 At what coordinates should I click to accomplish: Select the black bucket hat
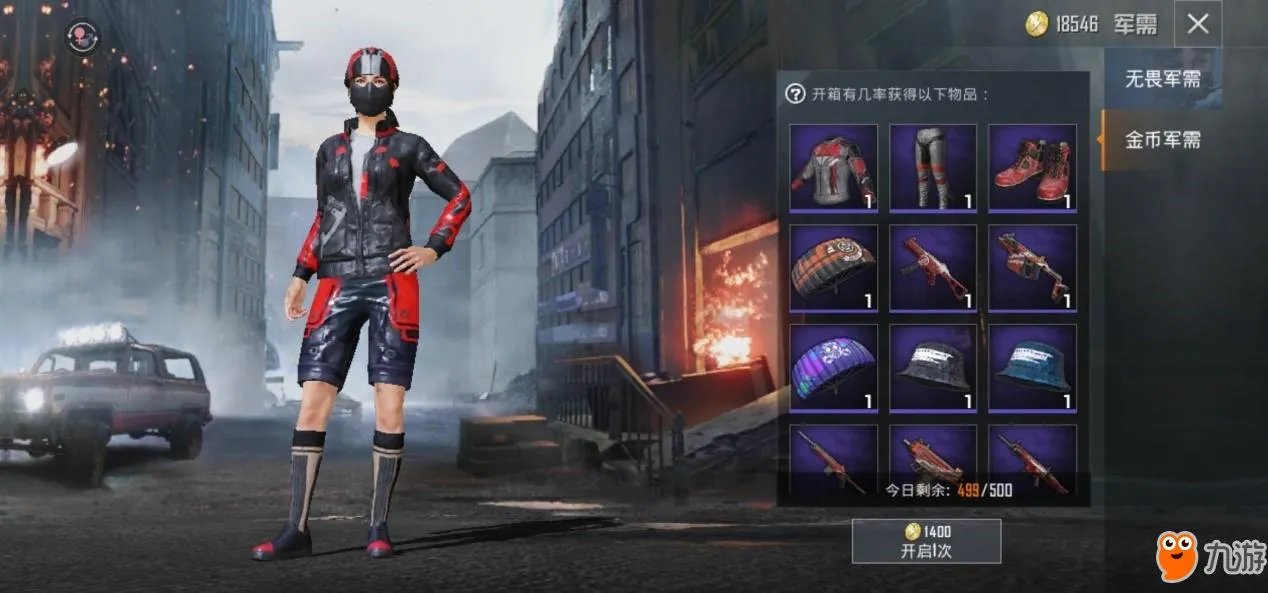click(x=932, y=367)
